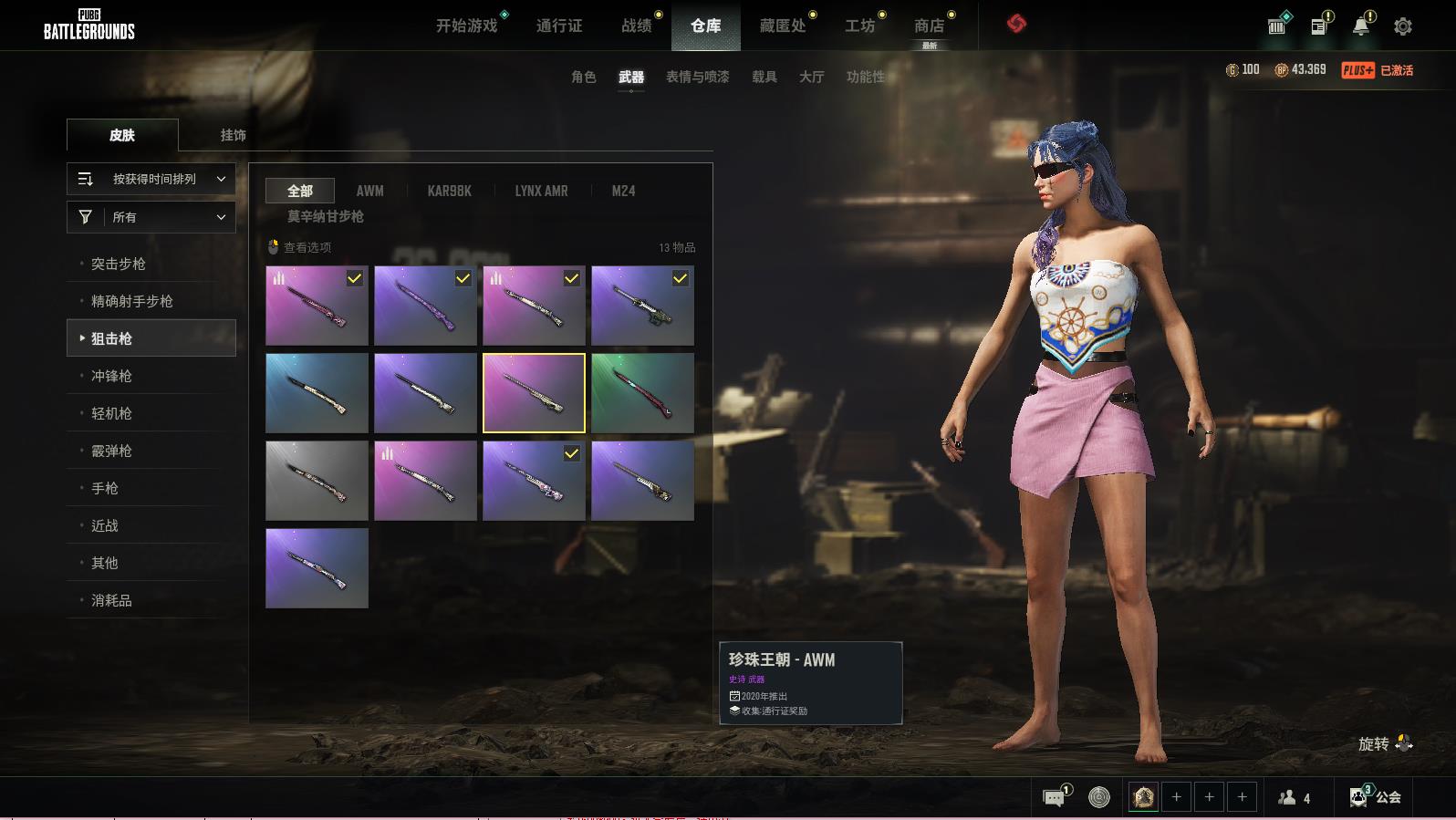Viewport: 1456px width, 820px height.
Task: Filter skins by LYNX AMR
Action: 541,191
